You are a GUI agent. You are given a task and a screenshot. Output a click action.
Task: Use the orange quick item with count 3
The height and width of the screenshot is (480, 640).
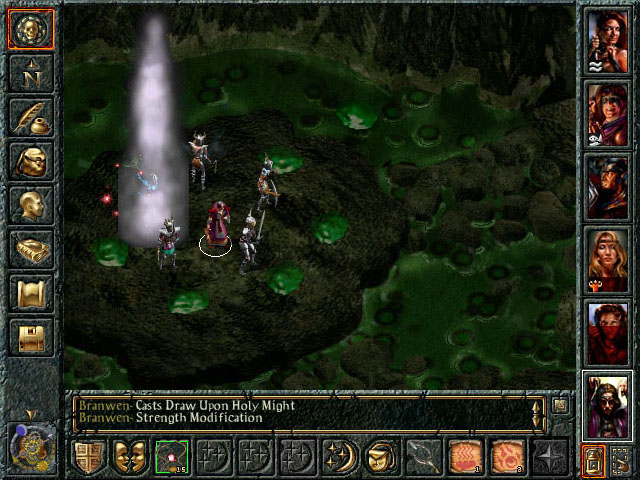tap(508, 457)
